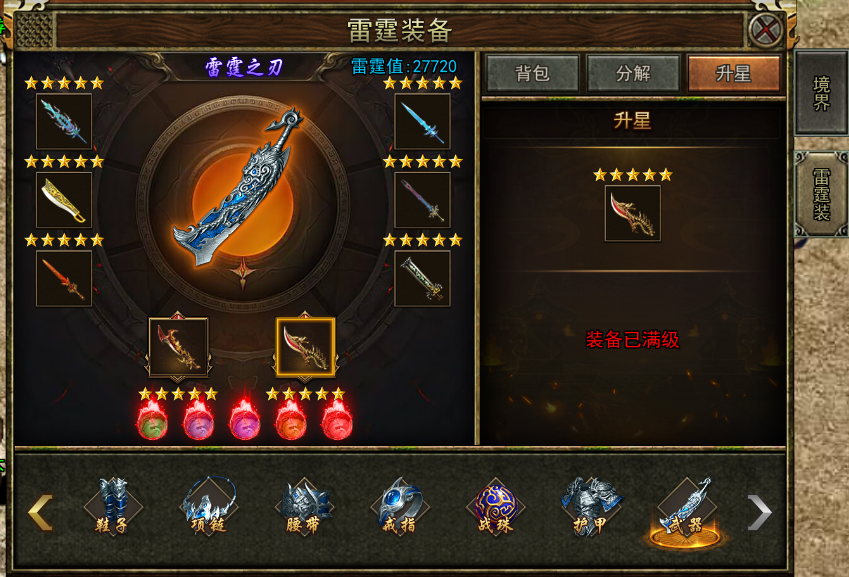
Task: Select the glowing blue sword slot
Action: pos(422,121)
